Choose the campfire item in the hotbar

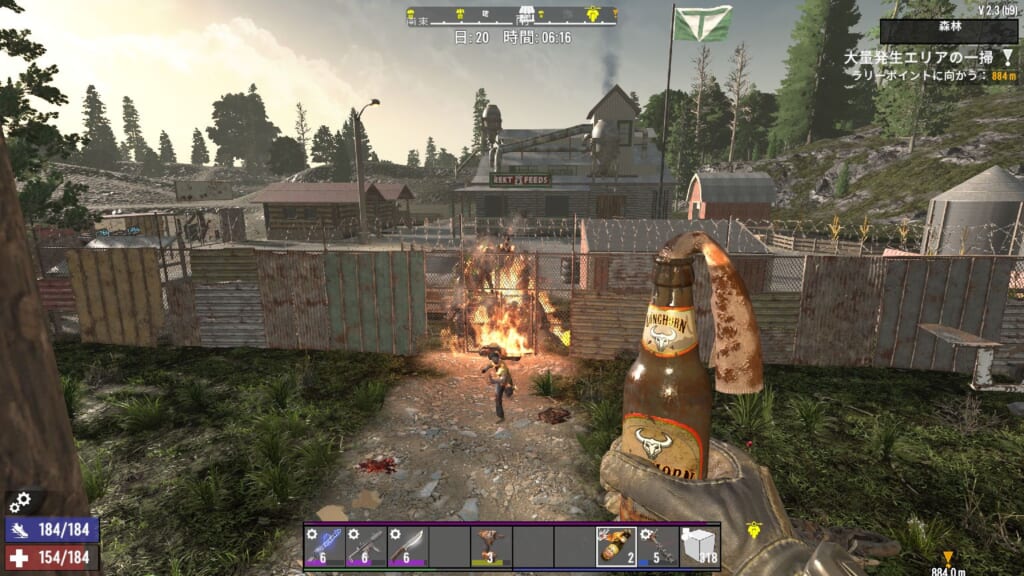coord(491,546)
